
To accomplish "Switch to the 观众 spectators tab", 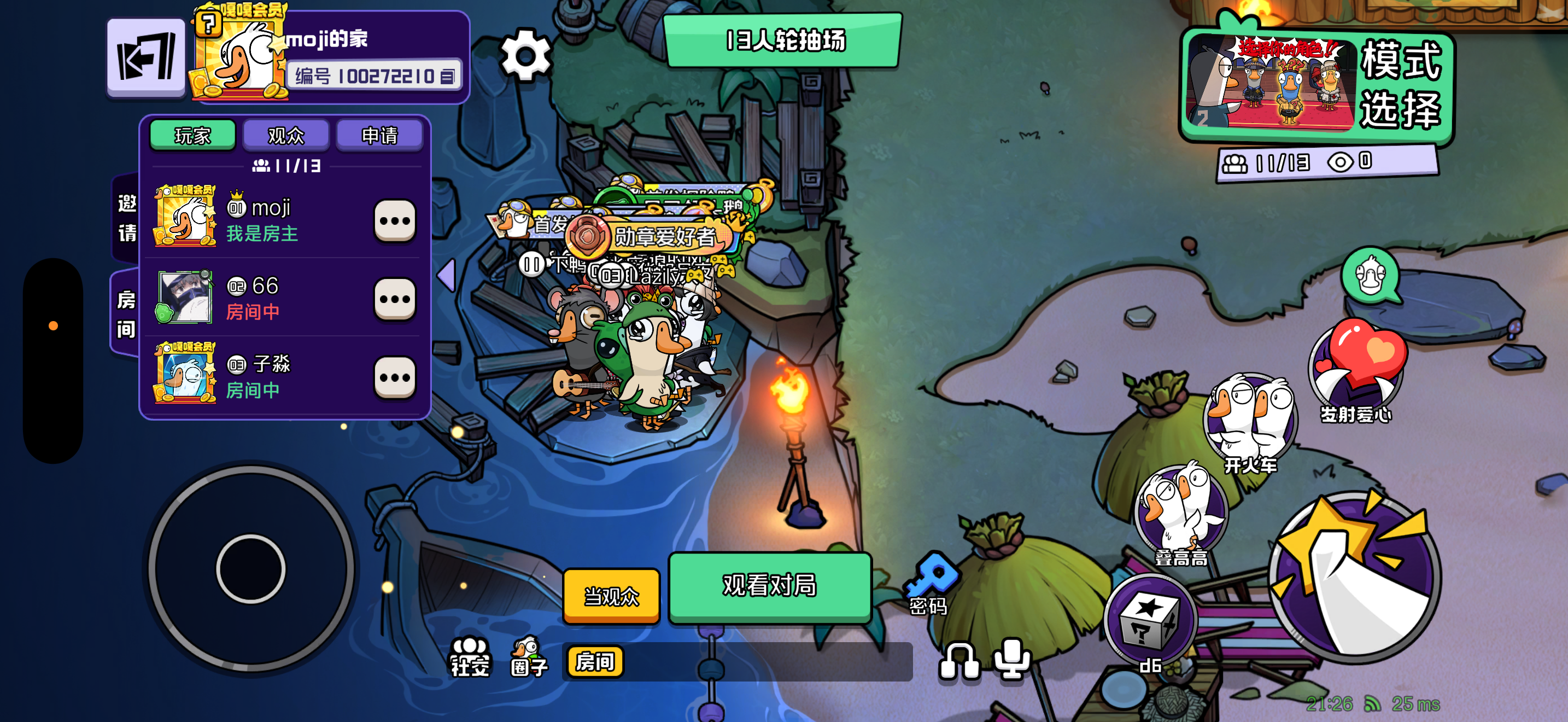I will tap(285, 135).
